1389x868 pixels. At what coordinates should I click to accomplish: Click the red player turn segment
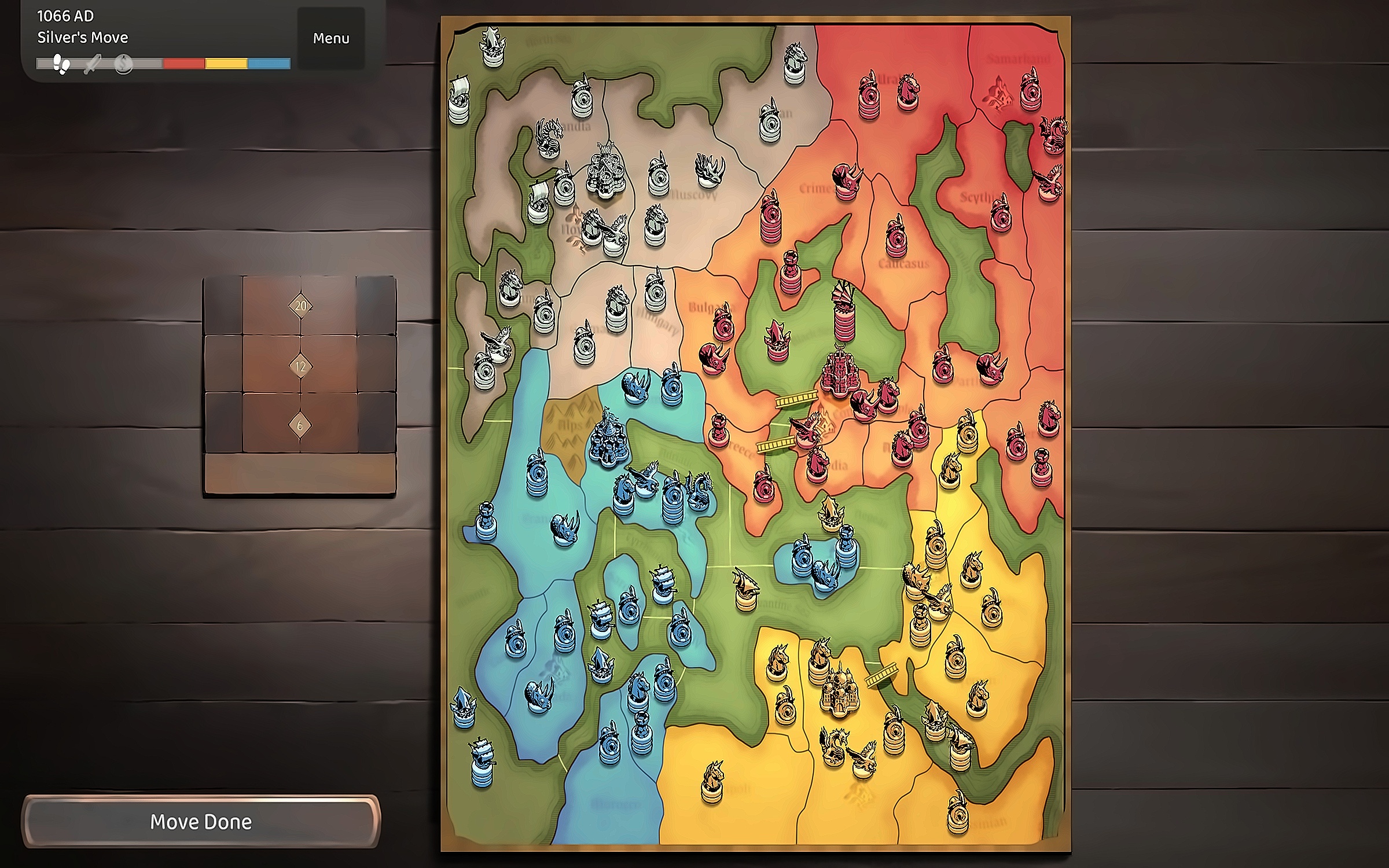coord(184,64)
